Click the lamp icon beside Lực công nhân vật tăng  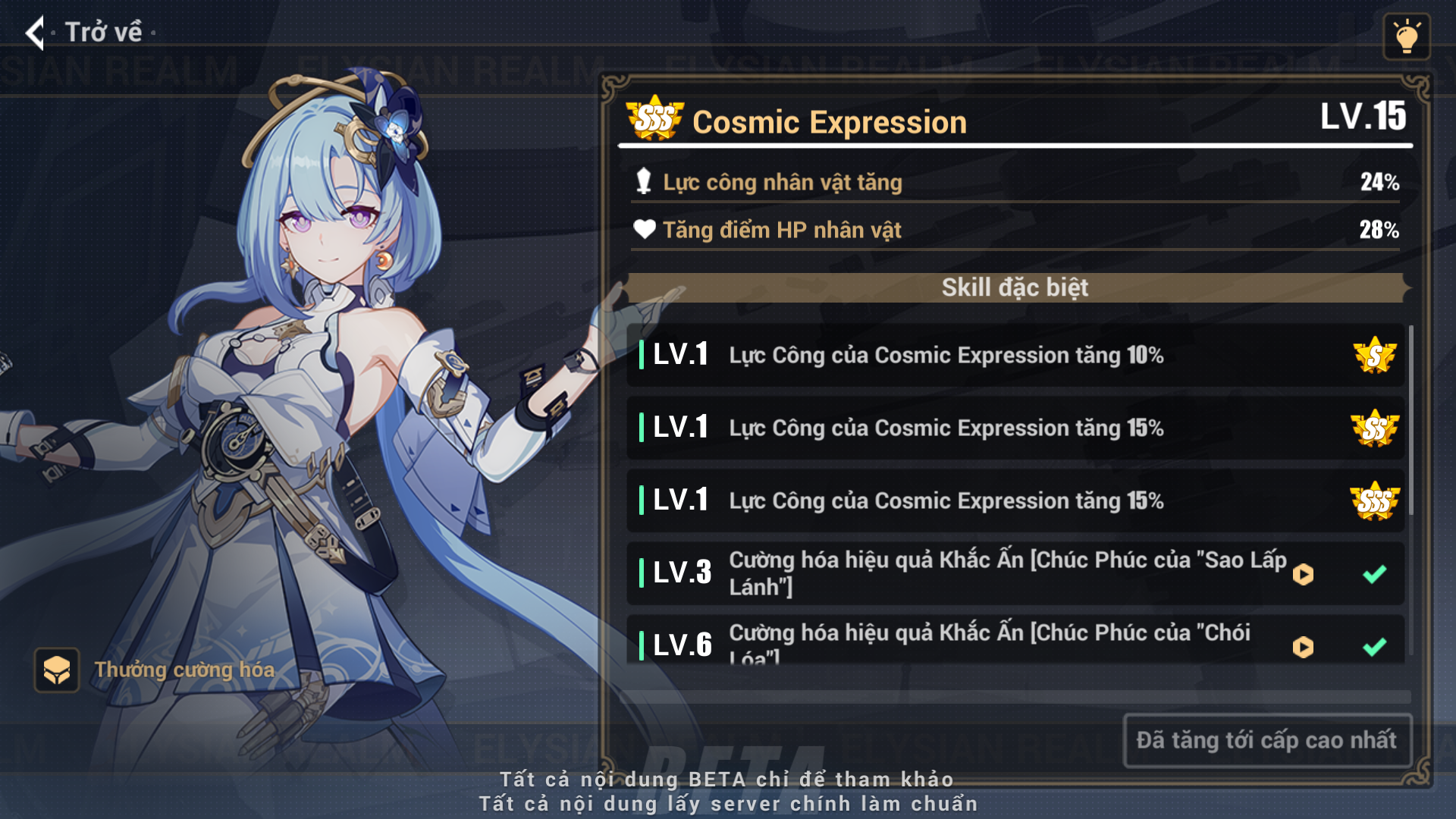pos(645,182)
